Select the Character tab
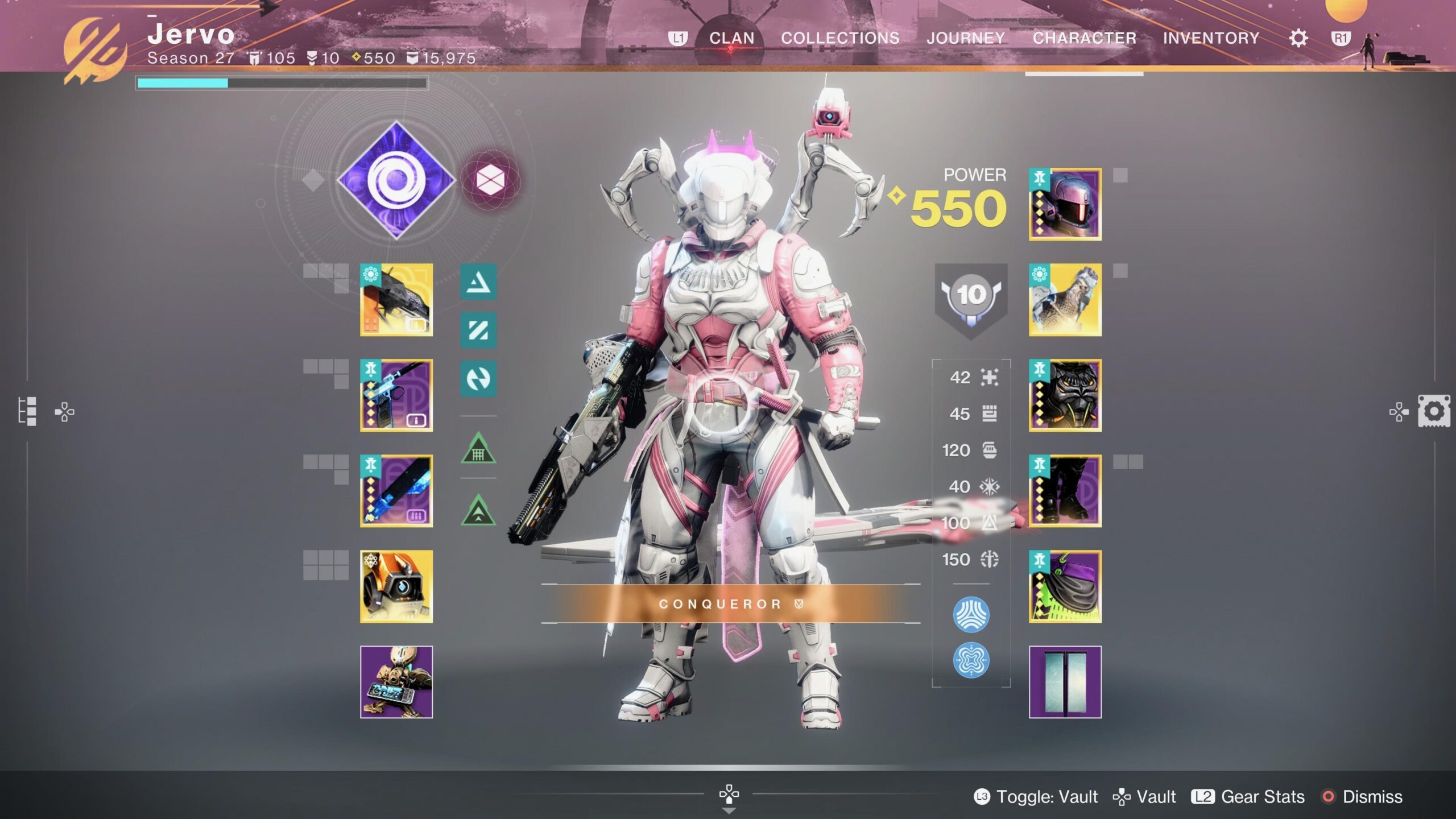1456x819 pixels. (1084, 38)
